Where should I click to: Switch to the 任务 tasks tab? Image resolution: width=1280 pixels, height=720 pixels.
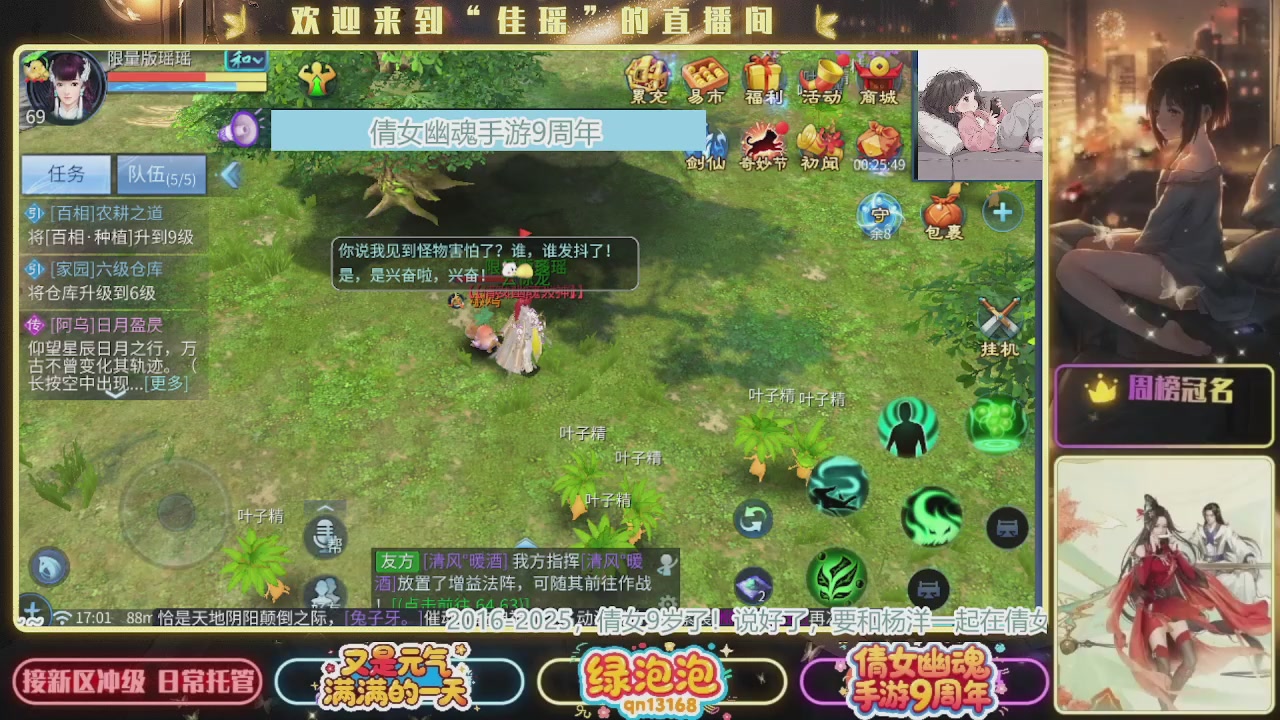click(x=64, y=174)
